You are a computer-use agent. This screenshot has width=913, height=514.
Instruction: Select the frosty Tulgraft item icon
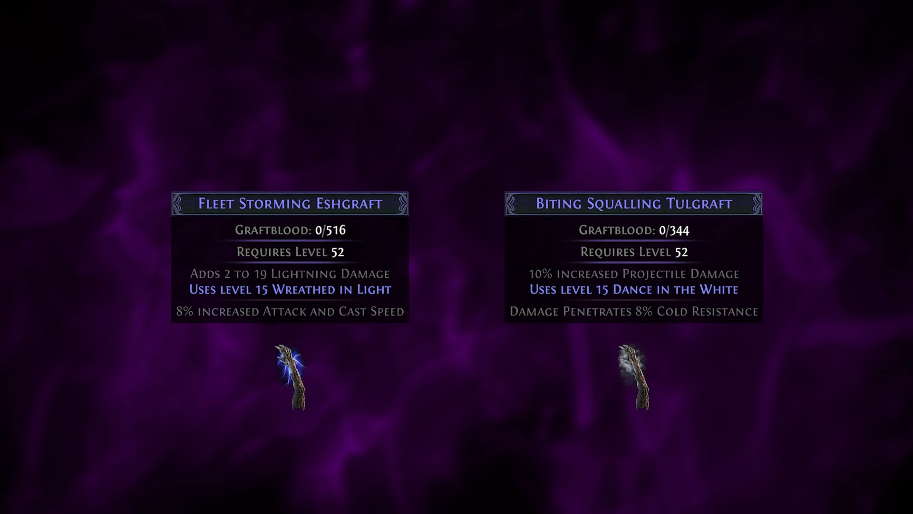(x=634, y=377)
